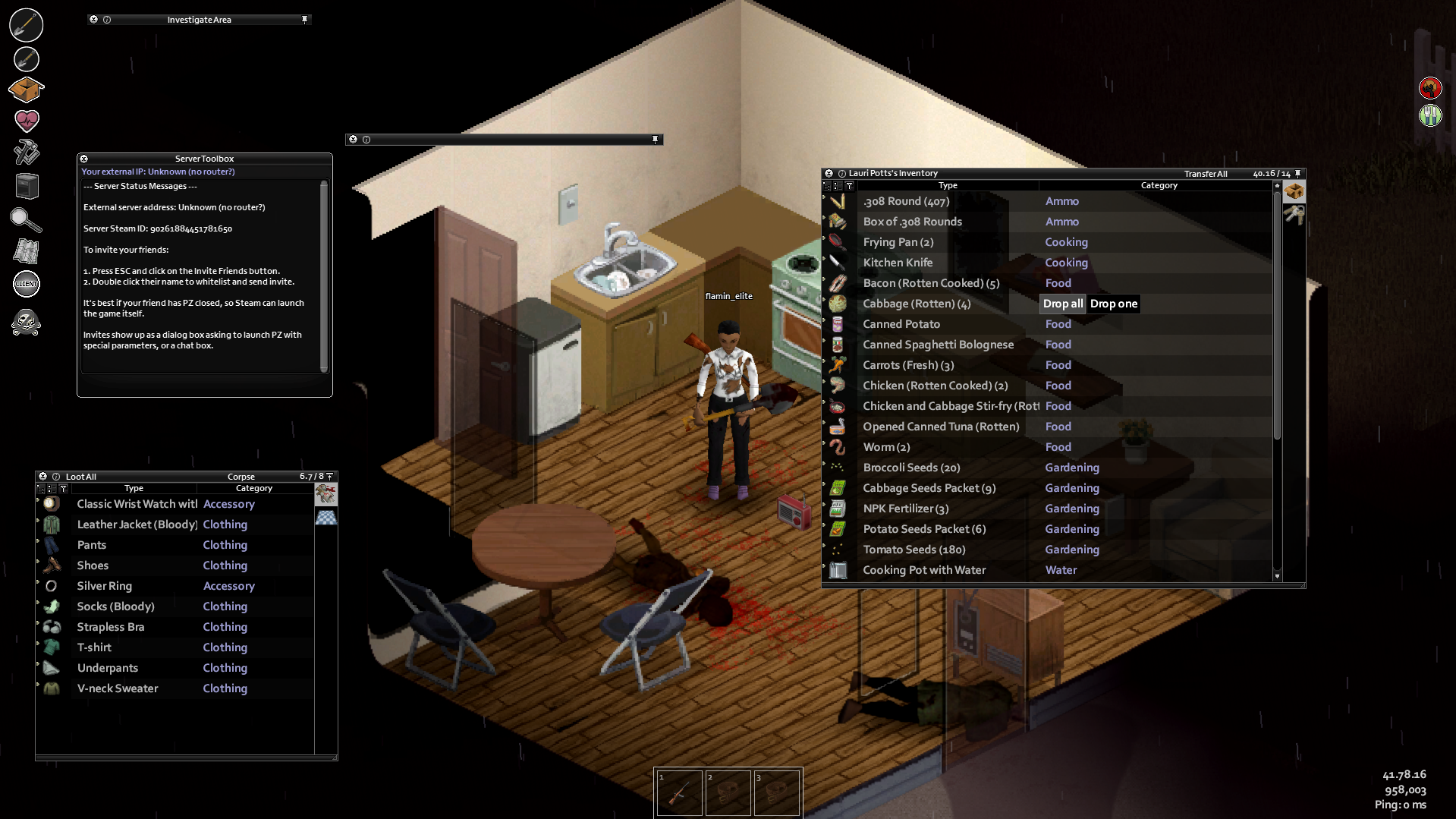Pin the corpse loot window
Viewport: 1456px width, 819px height.
coord(328,476)
